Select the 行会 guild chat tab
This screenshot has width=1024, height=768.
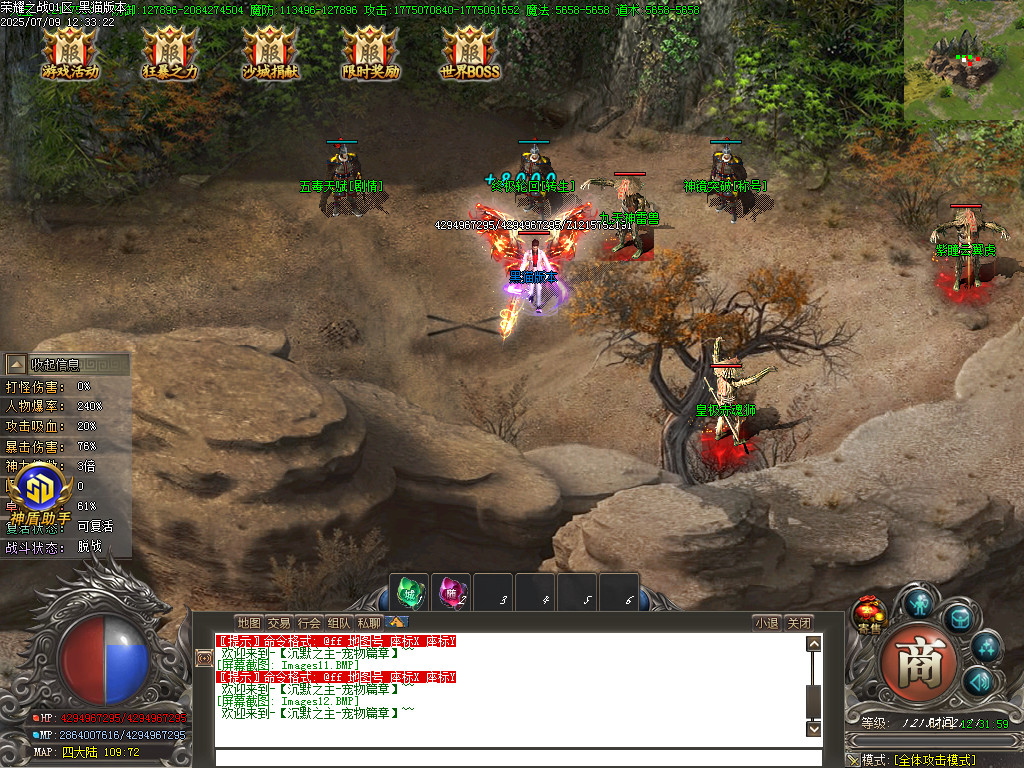(309, 622)
